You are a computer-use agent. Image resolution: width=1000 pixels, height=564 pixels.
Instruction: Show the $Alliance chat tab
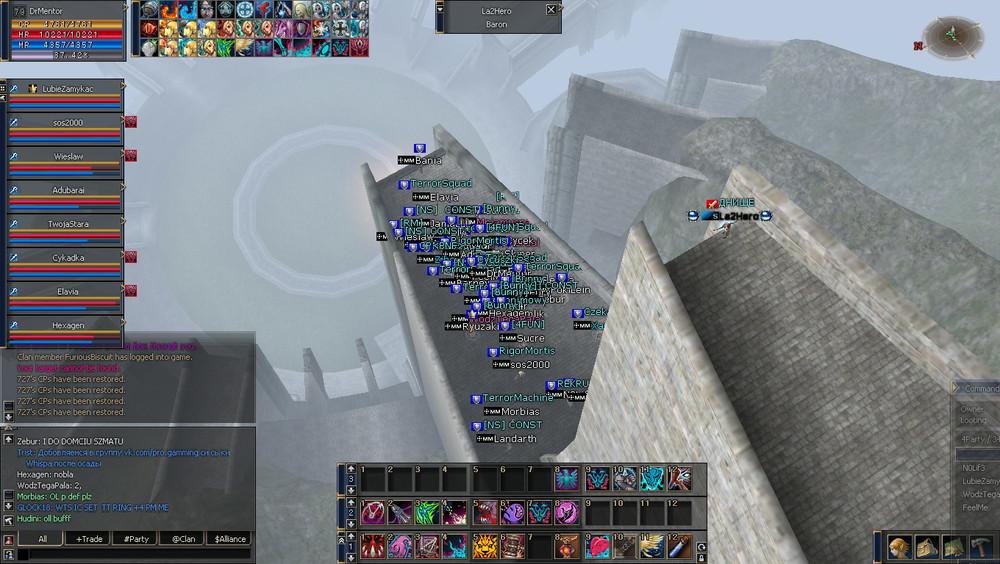coord(226,539)
